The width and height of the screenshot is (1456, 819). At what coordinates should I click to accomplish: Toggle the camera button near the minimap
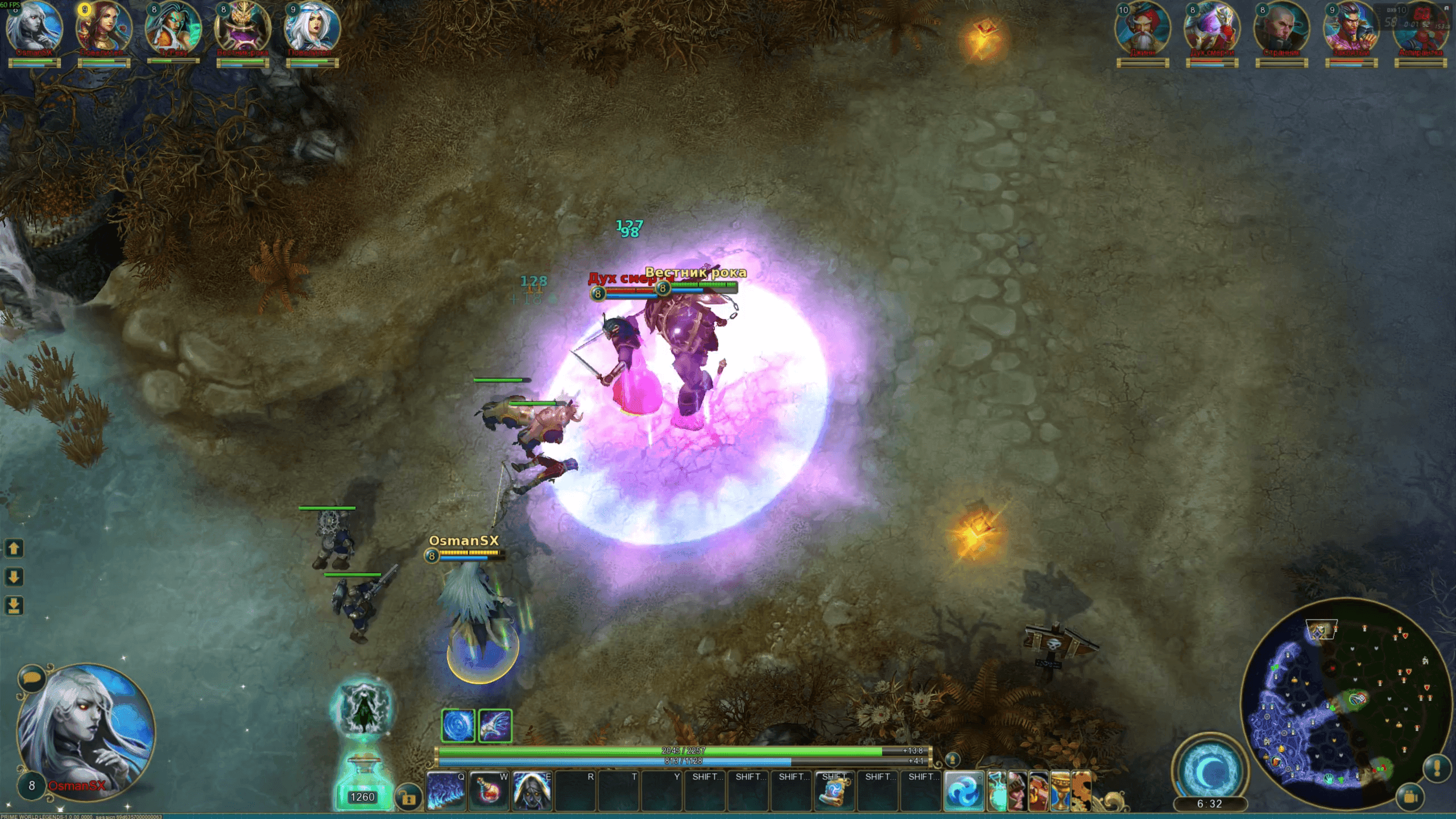click(x=1410, y=797)
